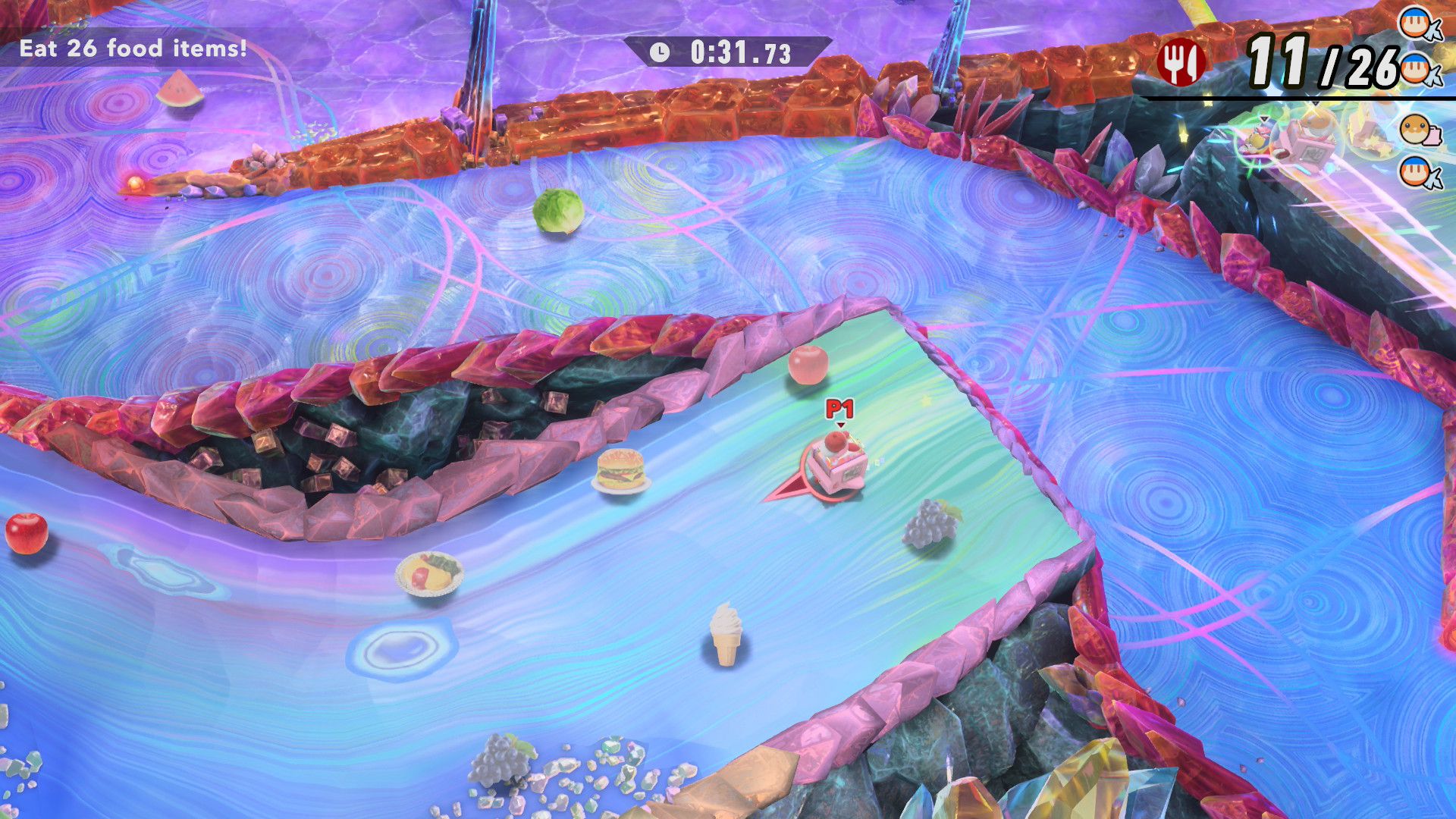Viewport: 1456px width, 819px height.
Task: Click the "Eat 26 food items!" objective banner
Action: (133, 49)
